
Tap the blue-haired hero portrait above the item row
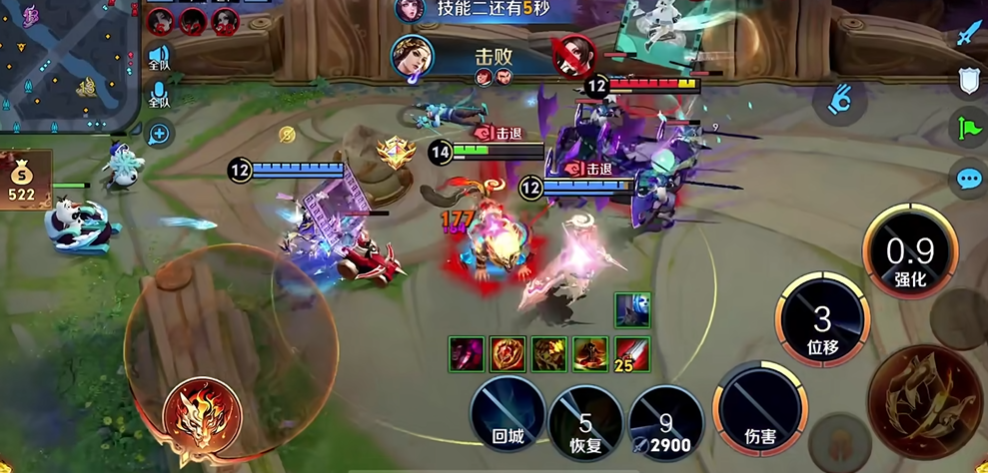pos(632,309)
